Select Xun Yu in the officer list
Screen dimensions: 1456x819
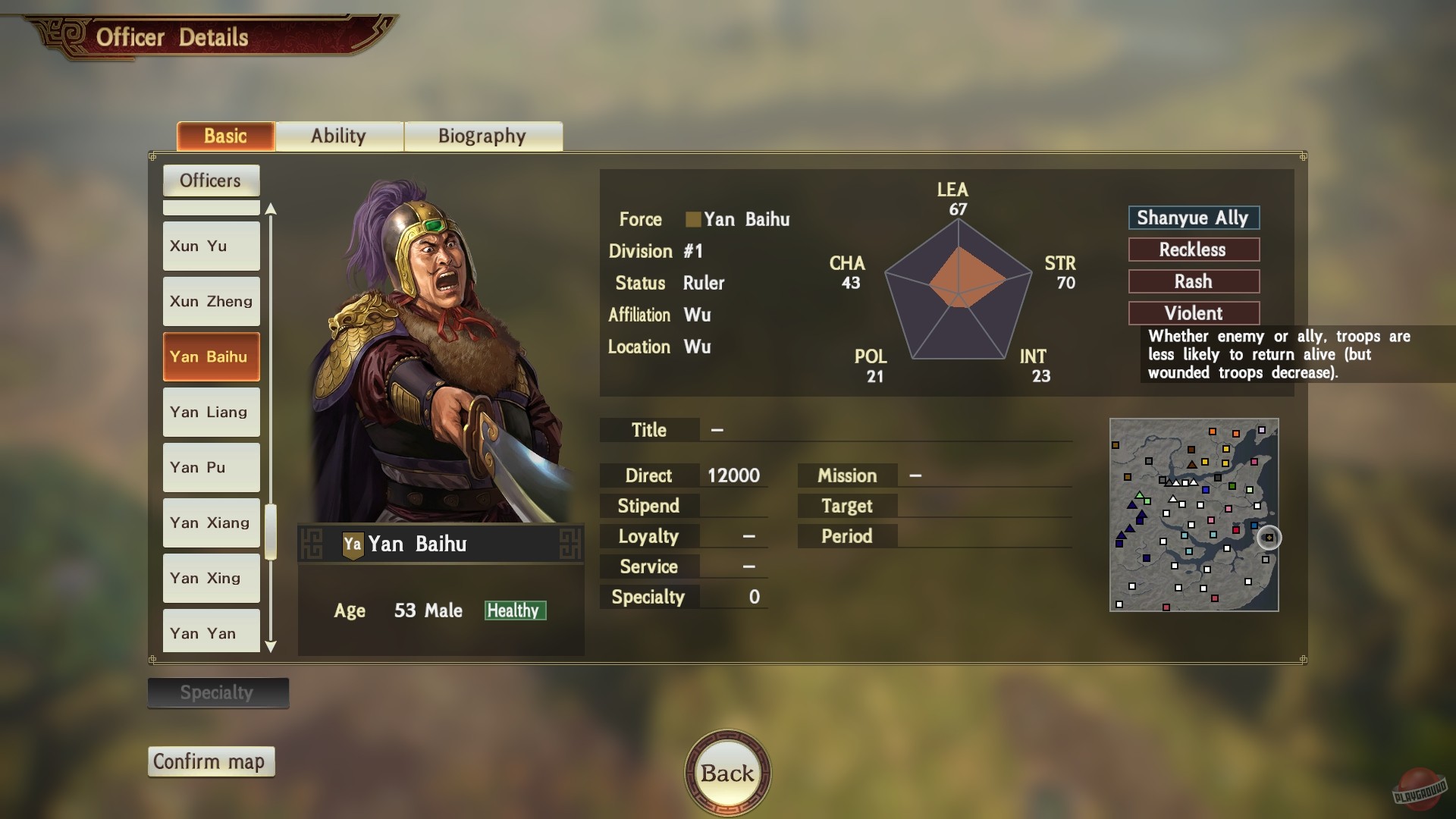211,246
